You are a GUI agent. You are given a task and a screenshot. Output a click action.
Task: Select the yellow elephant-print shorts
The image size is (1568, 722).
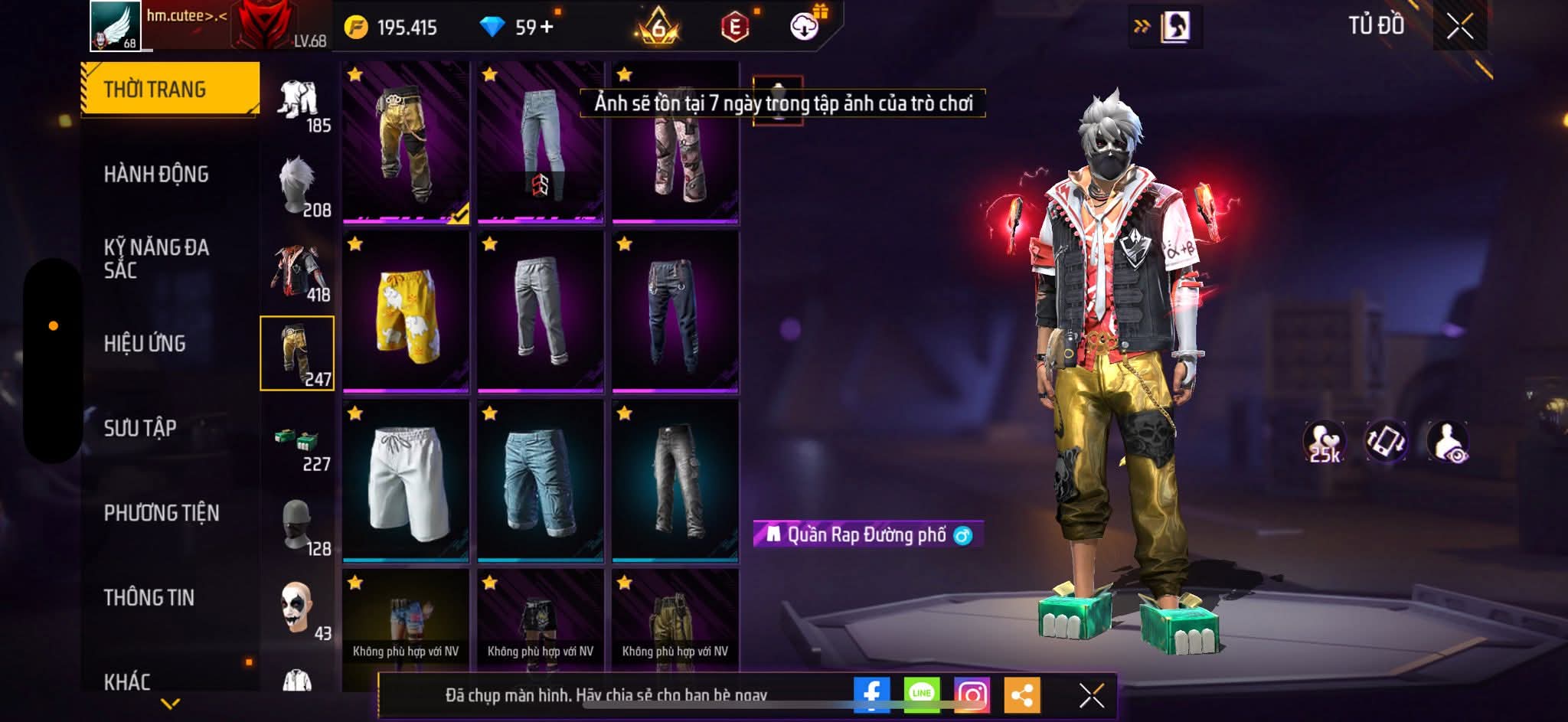pyautogui.click(x=406, y=312)
